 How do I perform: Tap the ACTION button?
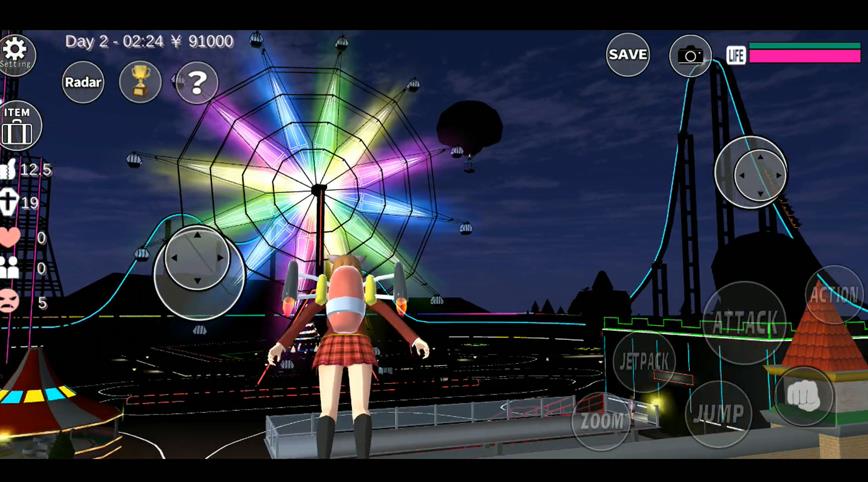pos(835,295)
